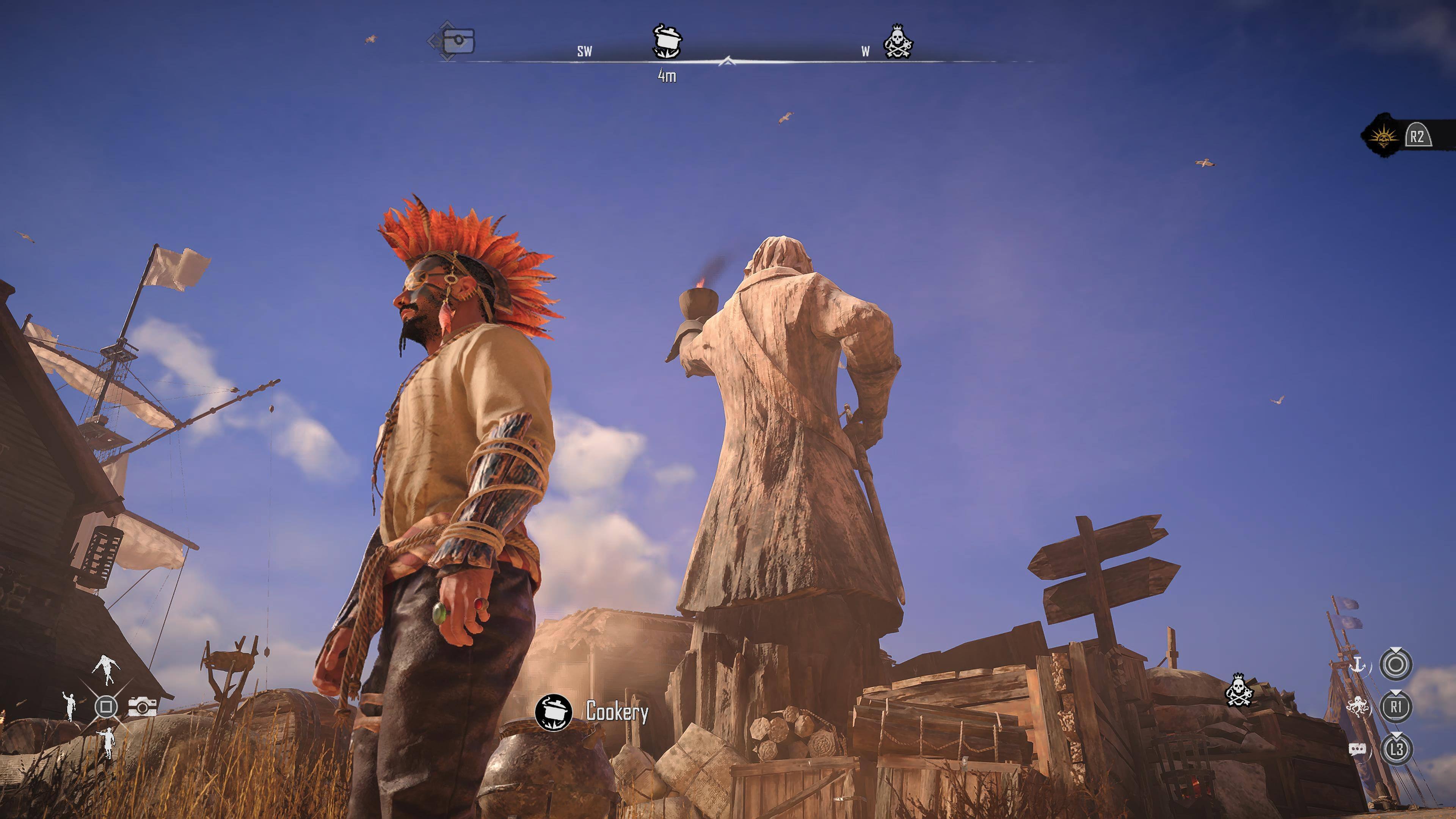Choose the waving figure emote
1456x819 pixels.
[69, 706]
